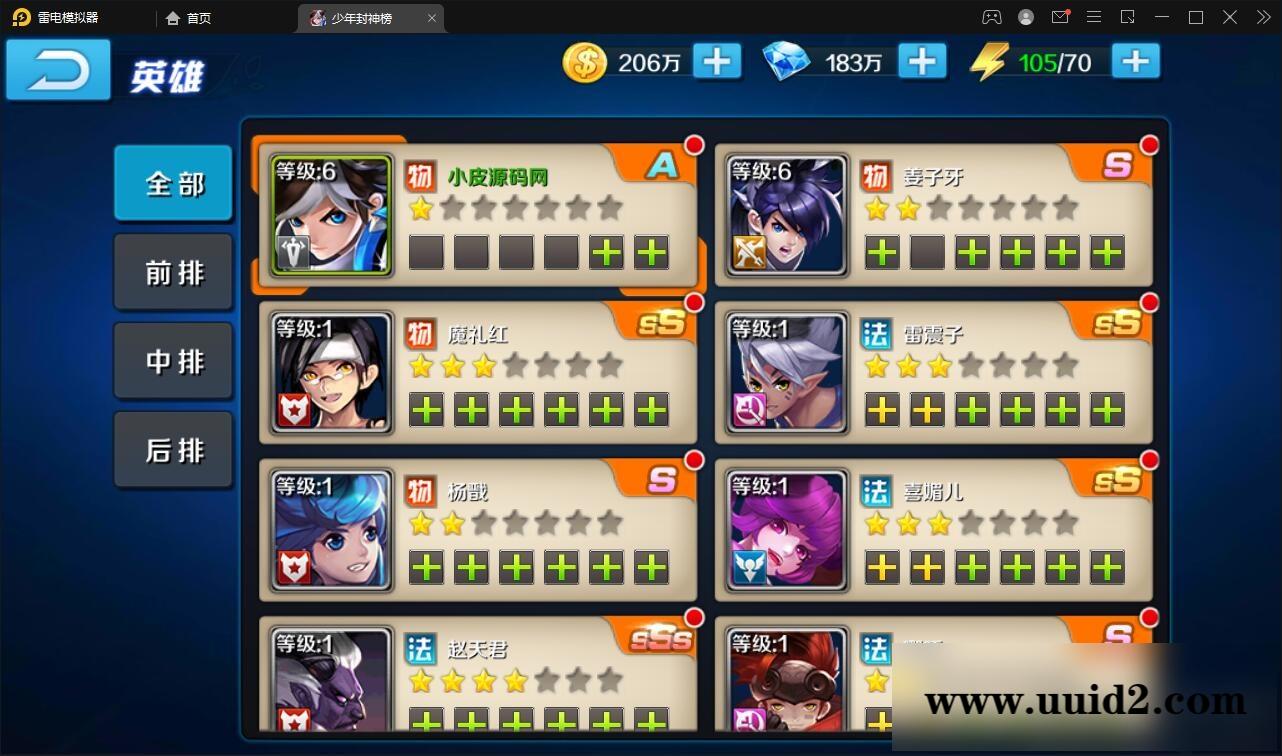1282x756 pixels.
Task: Expand the double-chevron menu at top right
Action: click(1262, 17)
